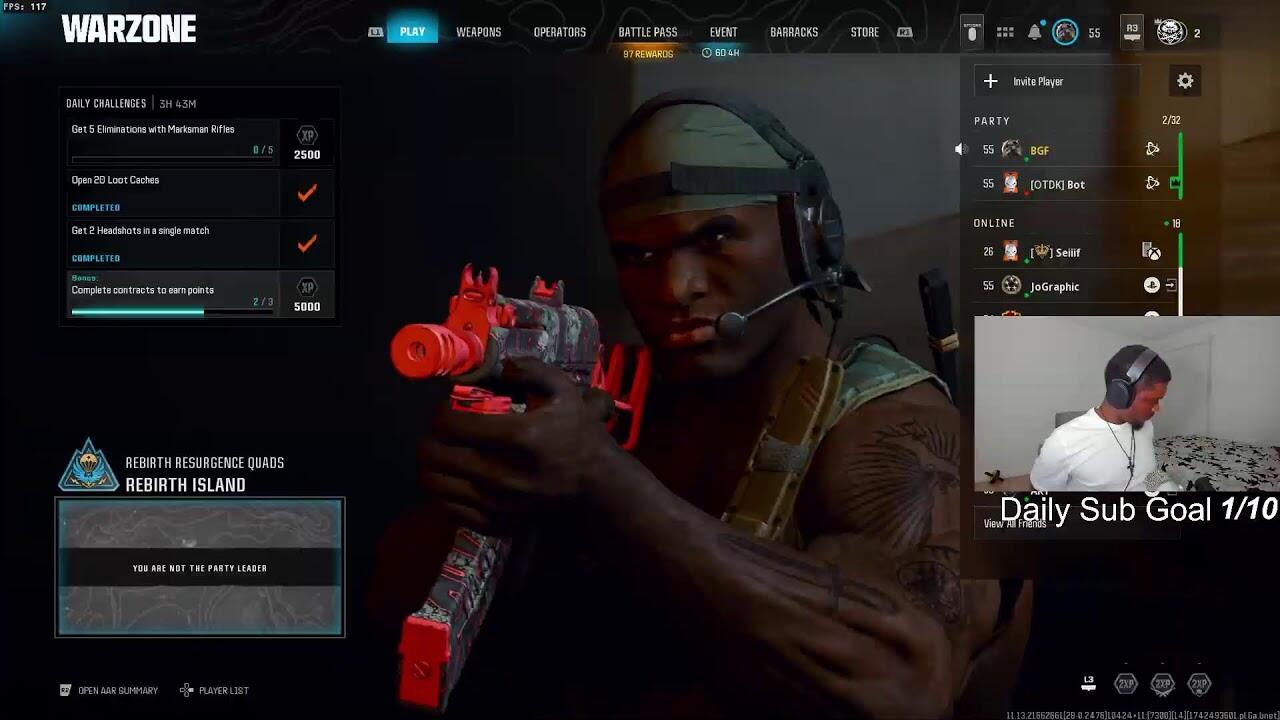Image resolution: width=1280 pixels, height=720 pixels.
Task: Open the player profile avatar icon
Action: (1171, 32)
